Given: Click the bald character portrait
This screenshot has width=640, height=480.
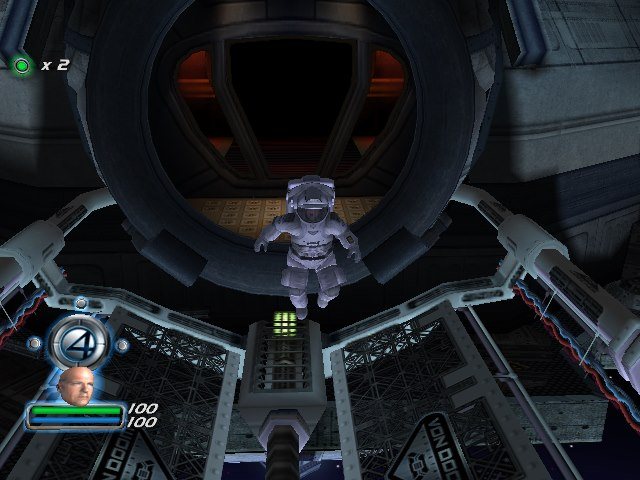Looking at the screenshot, I should (75, 385).
